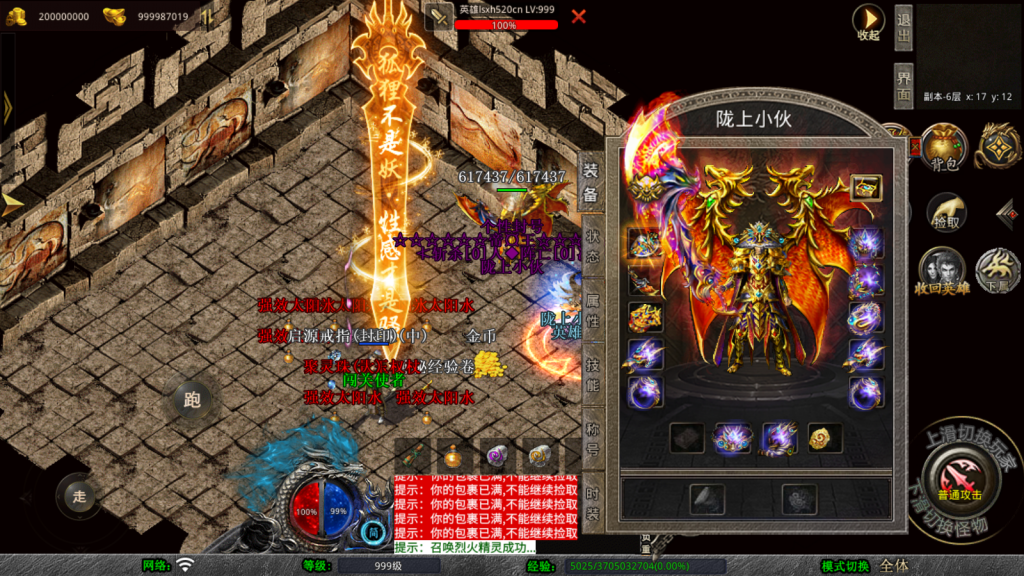The height and width of the screenshot is (576, 1024).
Task: Collapse the menu with the 收起 arrow
Action: pyautogui.click(x=868, y=21)
